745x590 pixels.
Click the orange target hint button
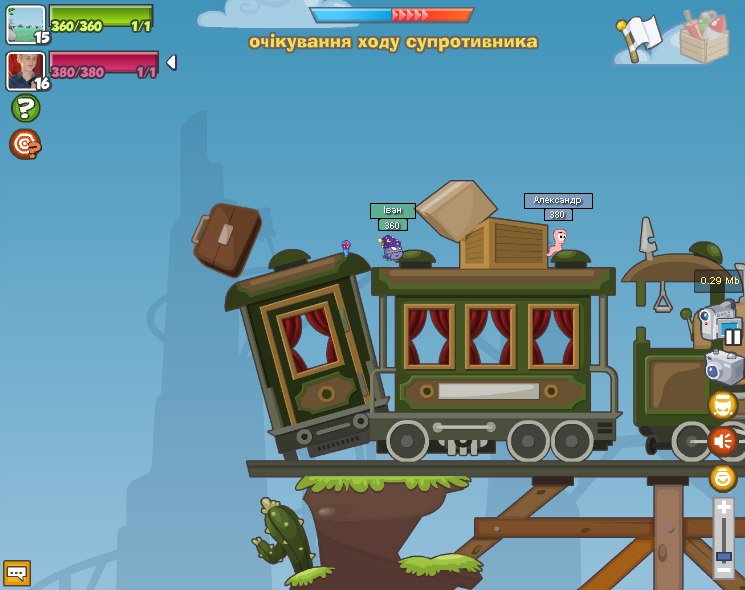pos(25,144)
